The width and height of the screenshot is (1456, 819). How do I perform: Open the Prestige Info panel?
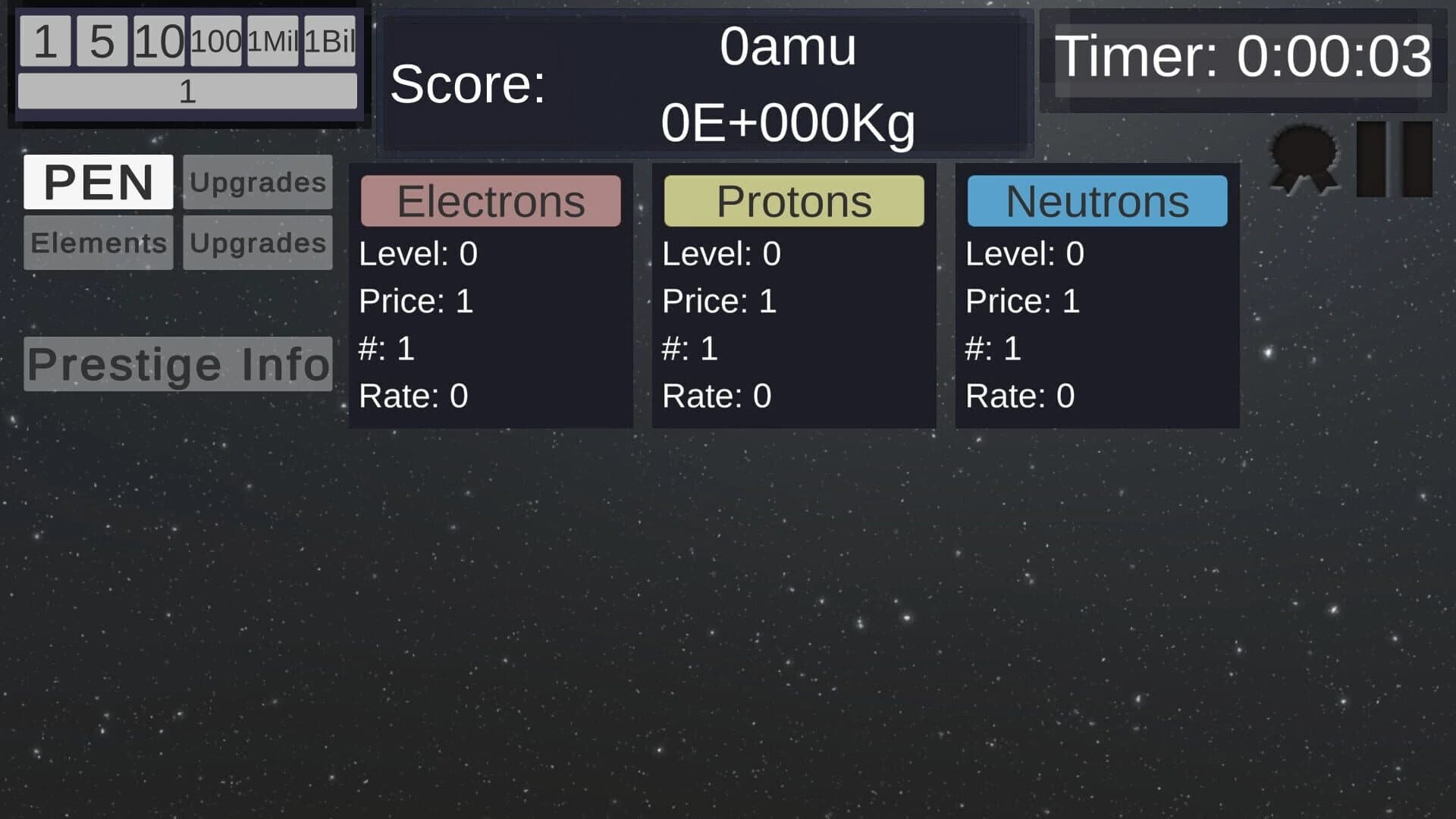point(177,364)
